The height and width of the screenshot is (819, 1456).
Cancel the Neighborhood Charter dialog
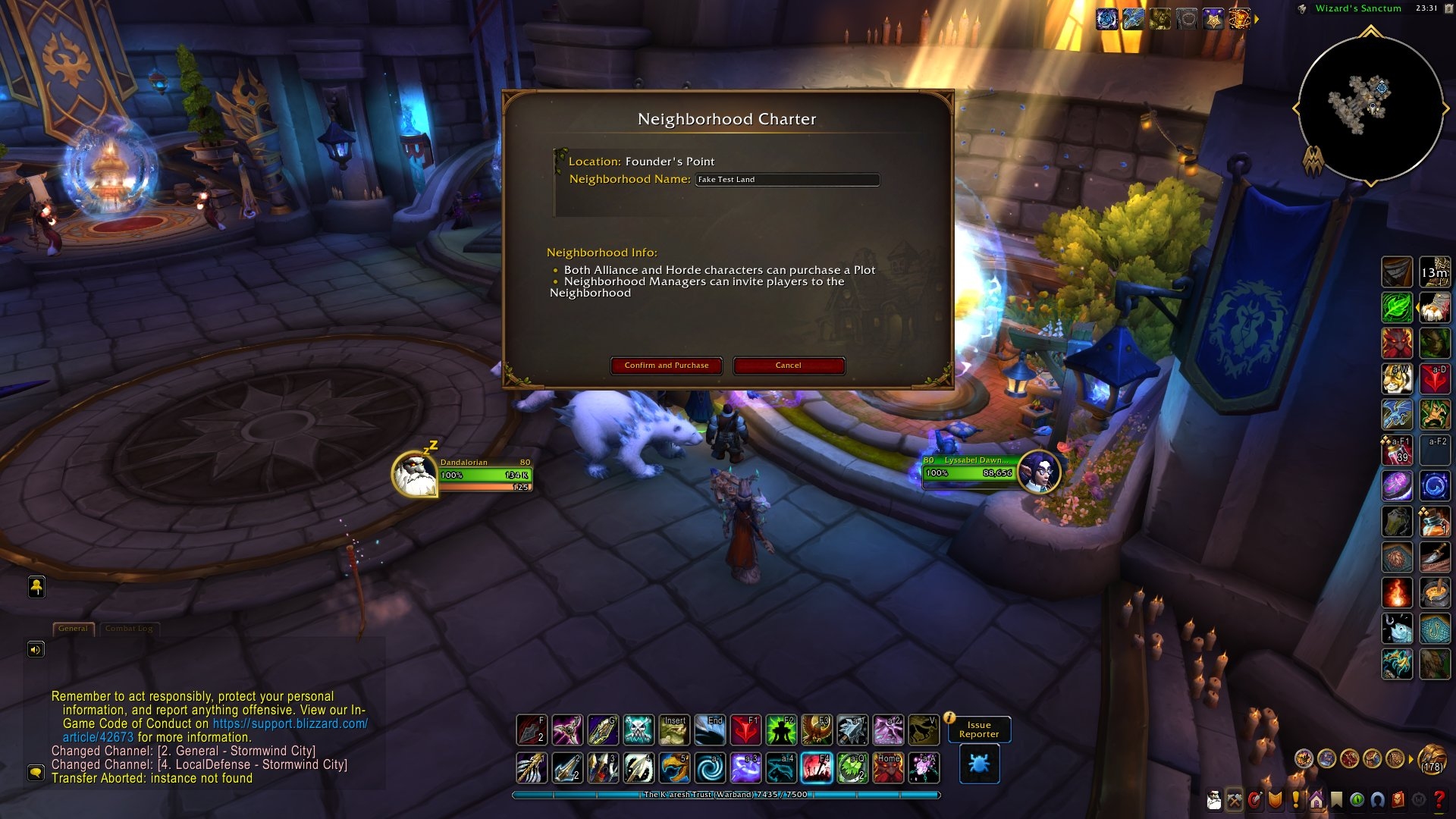[788, 366]
